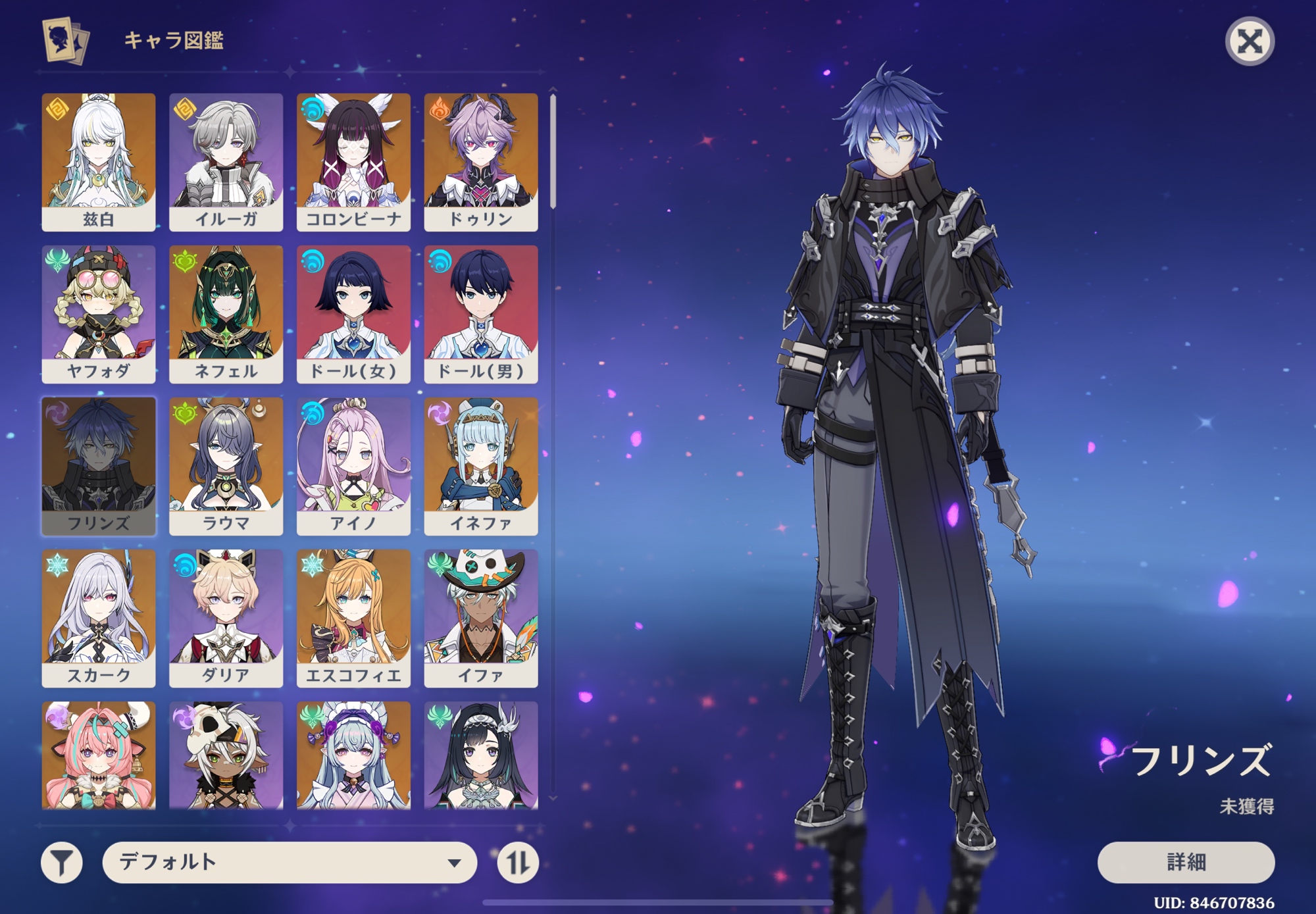Toggle the sort order arrows button
Image resolution: width=1316 pixels, height=914 pixels.
[x=517, y=862]
